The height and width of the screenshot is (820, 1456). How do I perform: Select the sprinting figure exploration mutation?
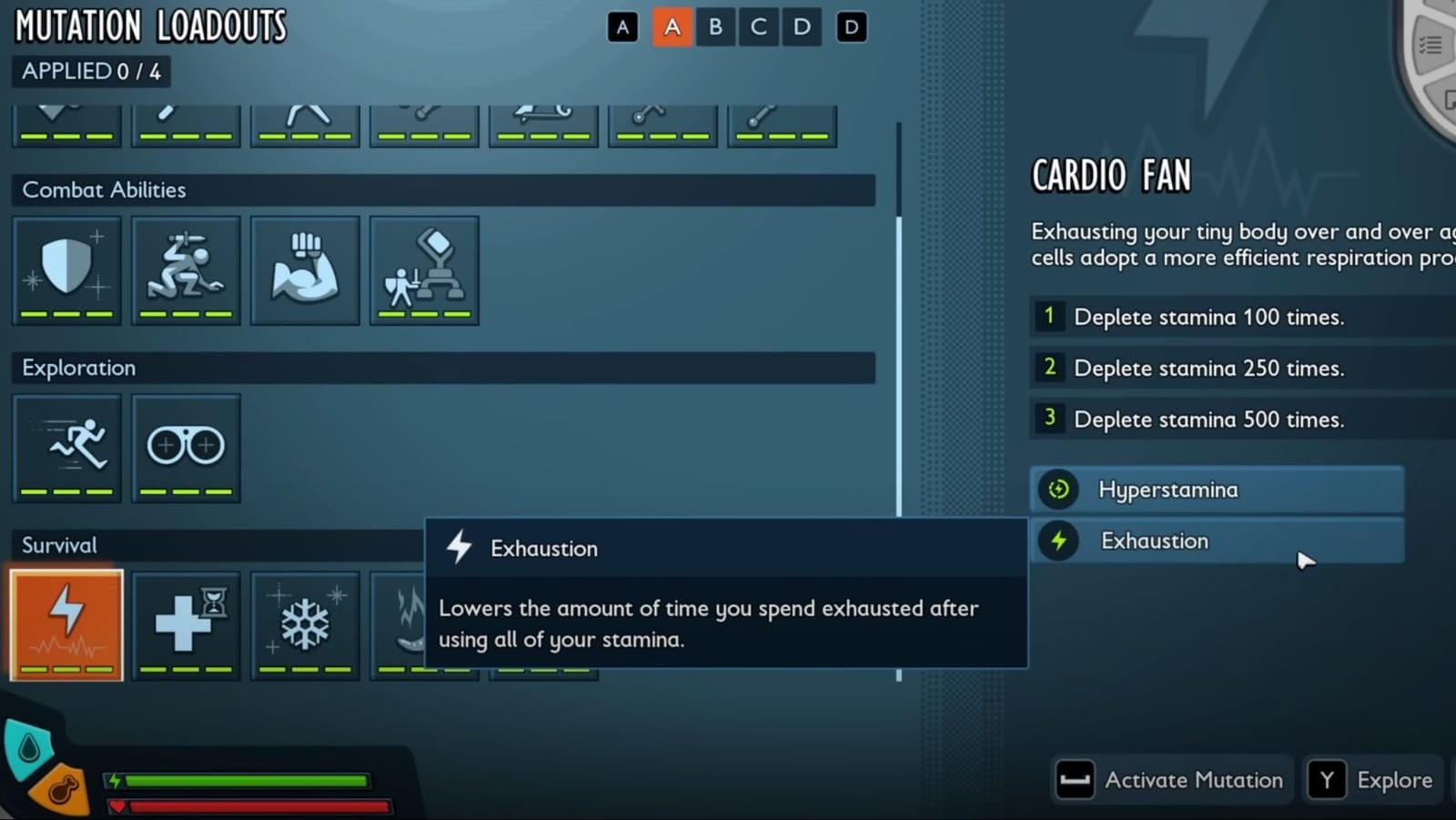point(66,447)
